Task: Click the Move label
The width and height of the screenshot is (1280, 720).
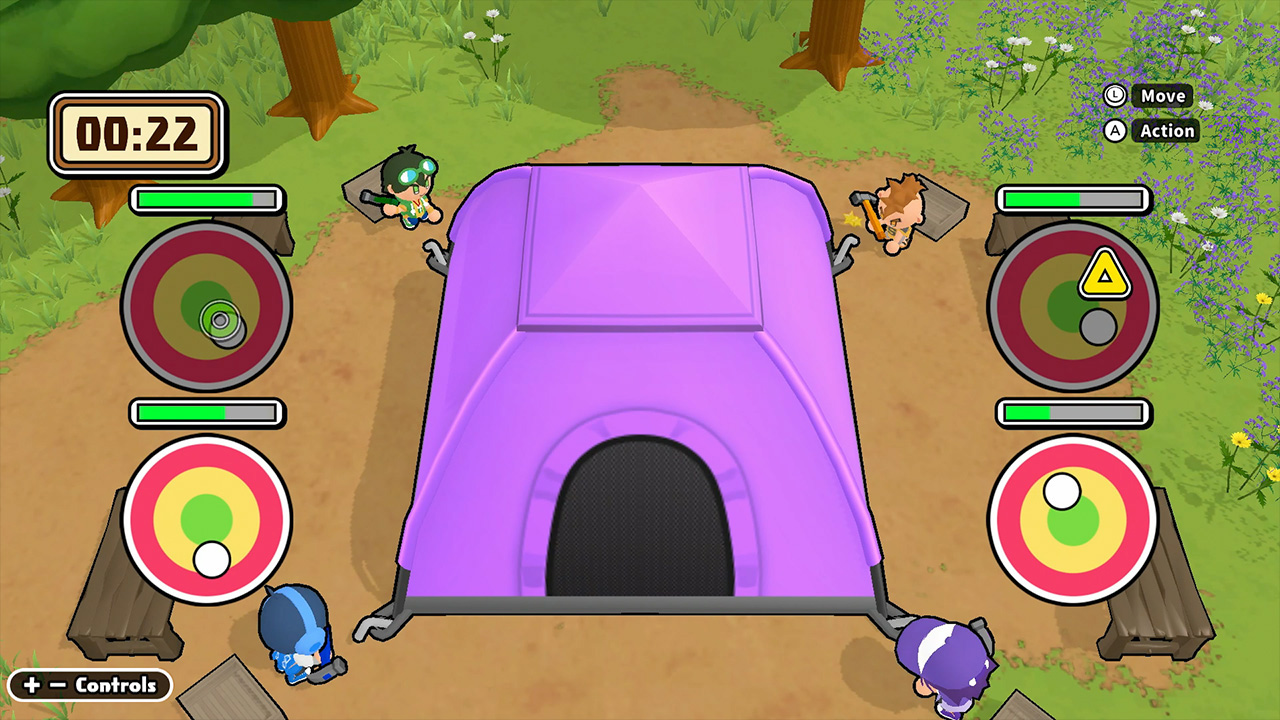Action: [x=1163, y=95]
